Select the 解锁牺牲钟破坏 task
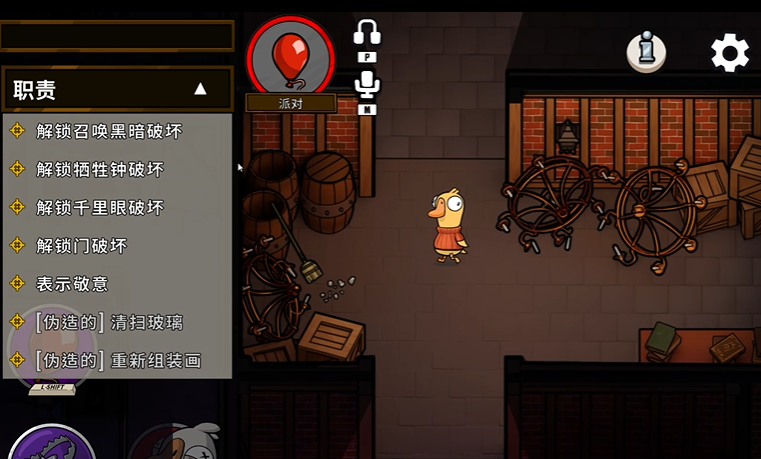This screenshot has height=459, width=761. 100,169
